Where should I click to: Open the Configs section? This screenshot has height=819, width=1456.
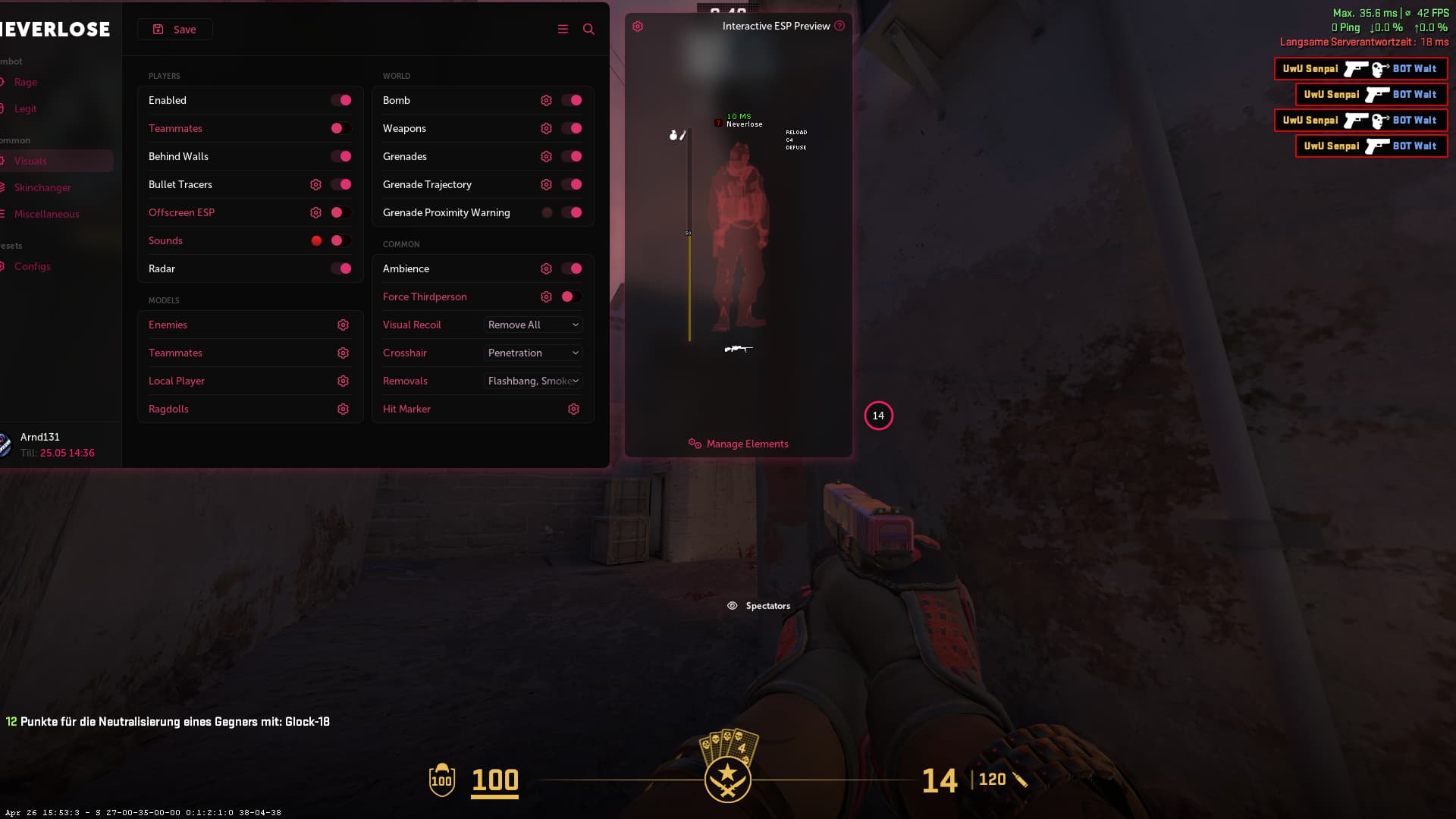pyautogui.click(x=33, y=266)
